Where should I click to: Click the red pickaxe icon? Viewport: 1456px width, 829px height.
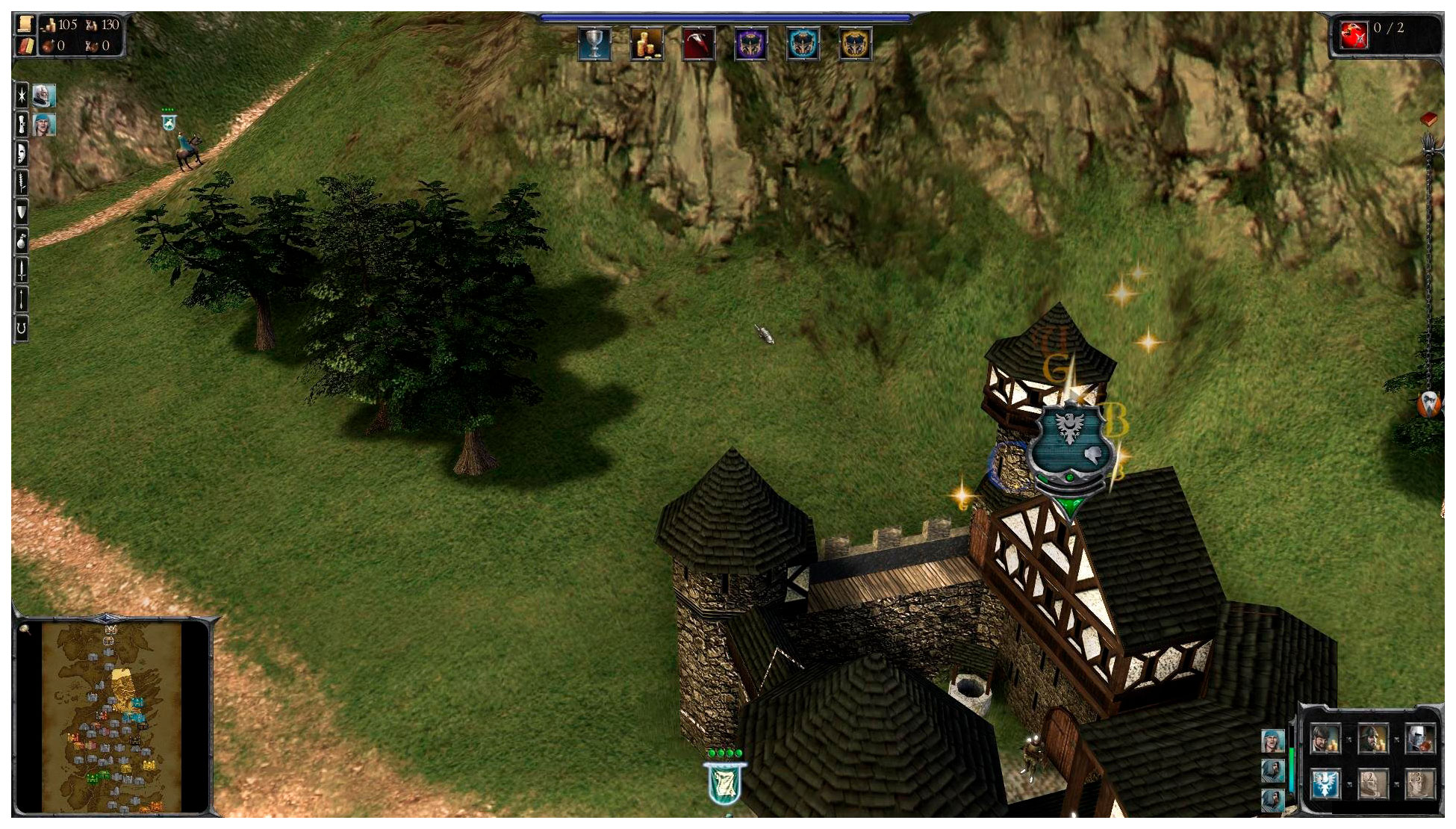click(x=699, y=44)
